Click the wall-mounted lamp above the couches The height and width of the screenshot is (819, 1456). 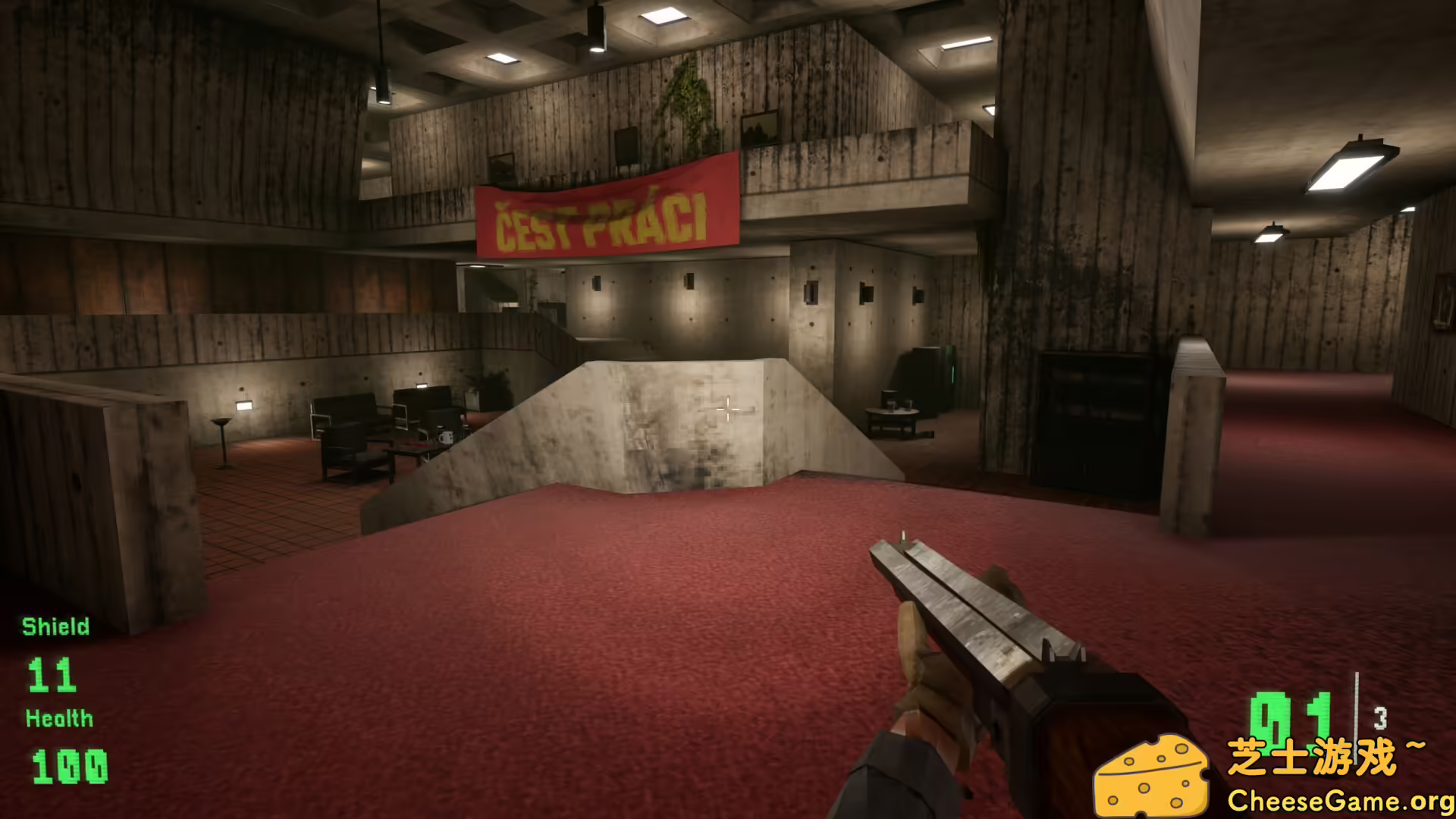(422, 387)
